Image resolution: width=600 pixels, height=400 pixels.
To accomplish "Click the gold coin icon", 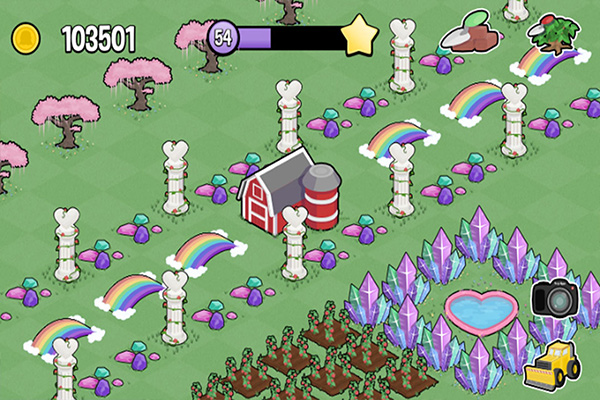I will tap(26, 39).
